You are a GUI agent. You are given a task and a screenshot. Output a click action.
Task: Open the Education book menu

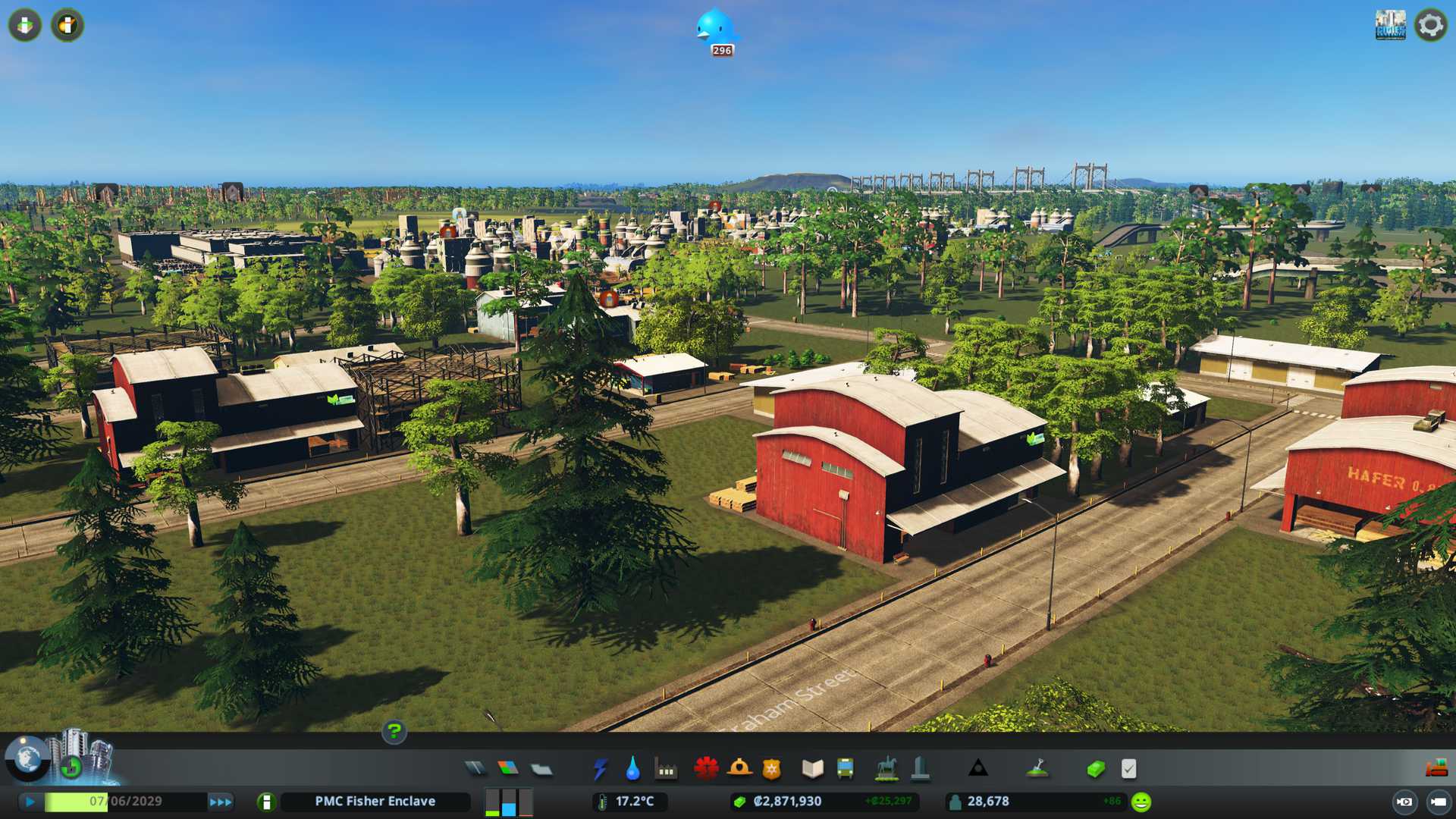coord(812,769)
